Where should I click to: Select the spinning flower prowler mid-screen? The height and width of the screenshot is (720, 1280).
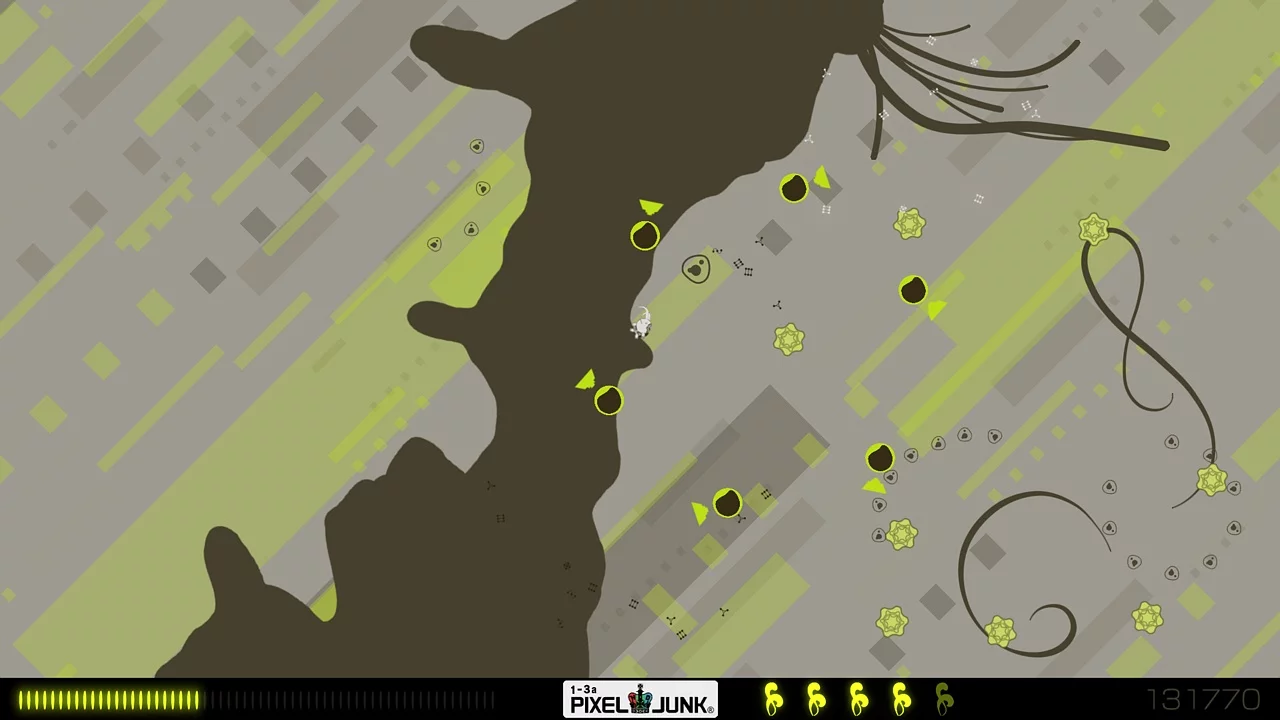790,342
